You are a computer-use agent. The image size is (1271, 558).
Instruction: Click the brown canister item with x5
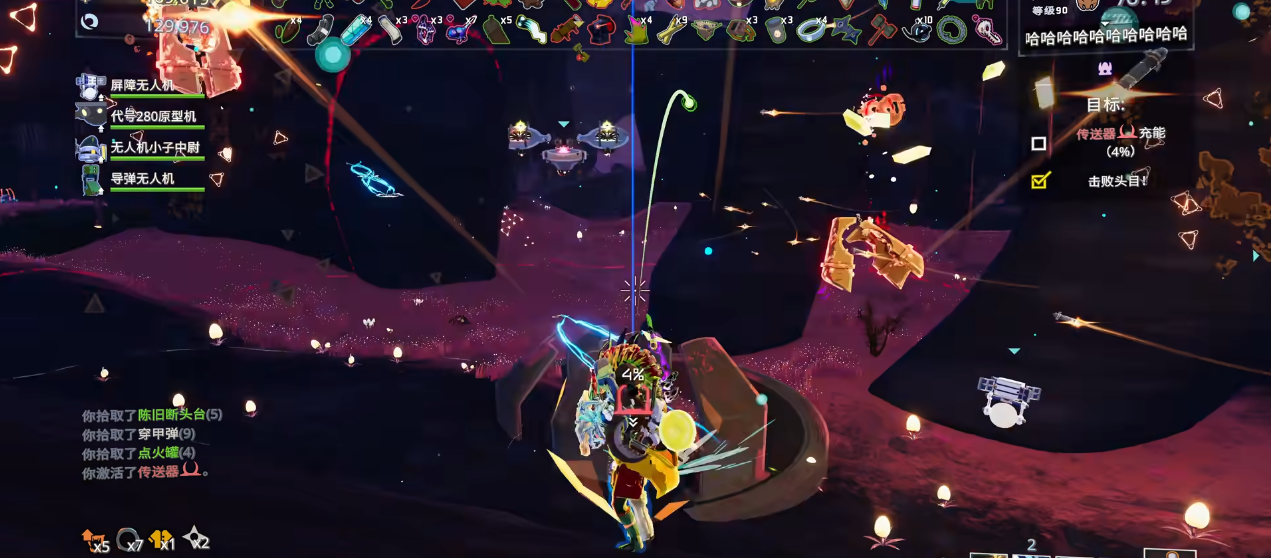pos(496,30)
